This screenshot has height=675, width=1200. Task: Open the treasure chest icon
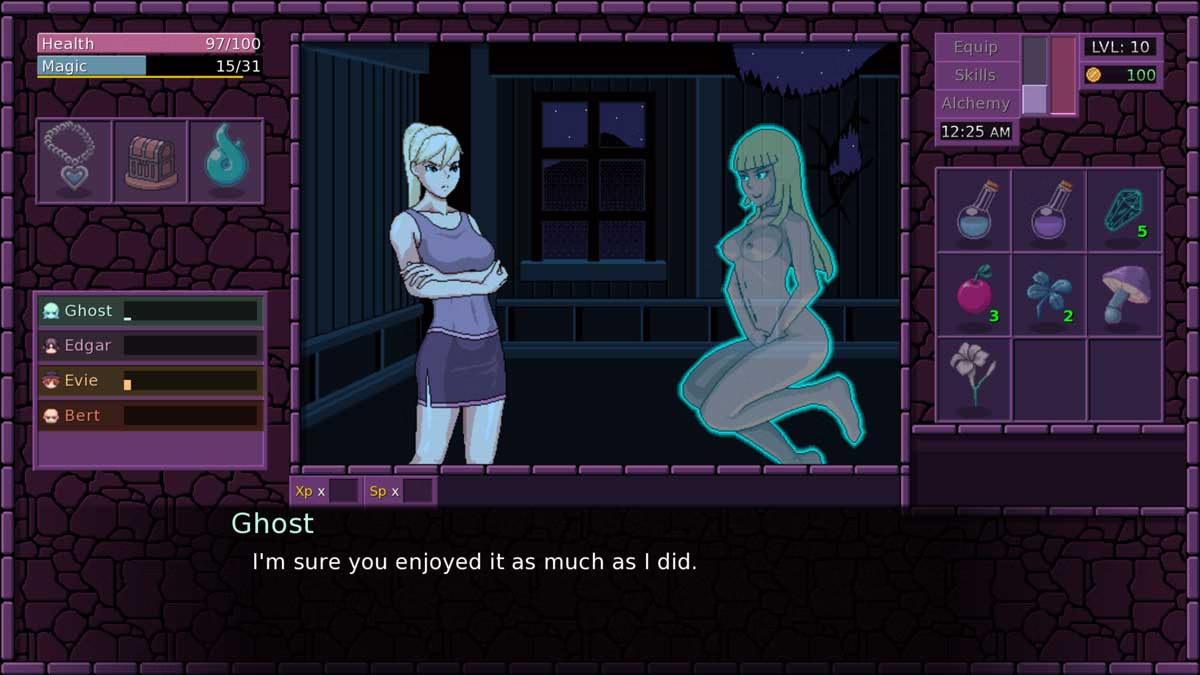[150, 161]
